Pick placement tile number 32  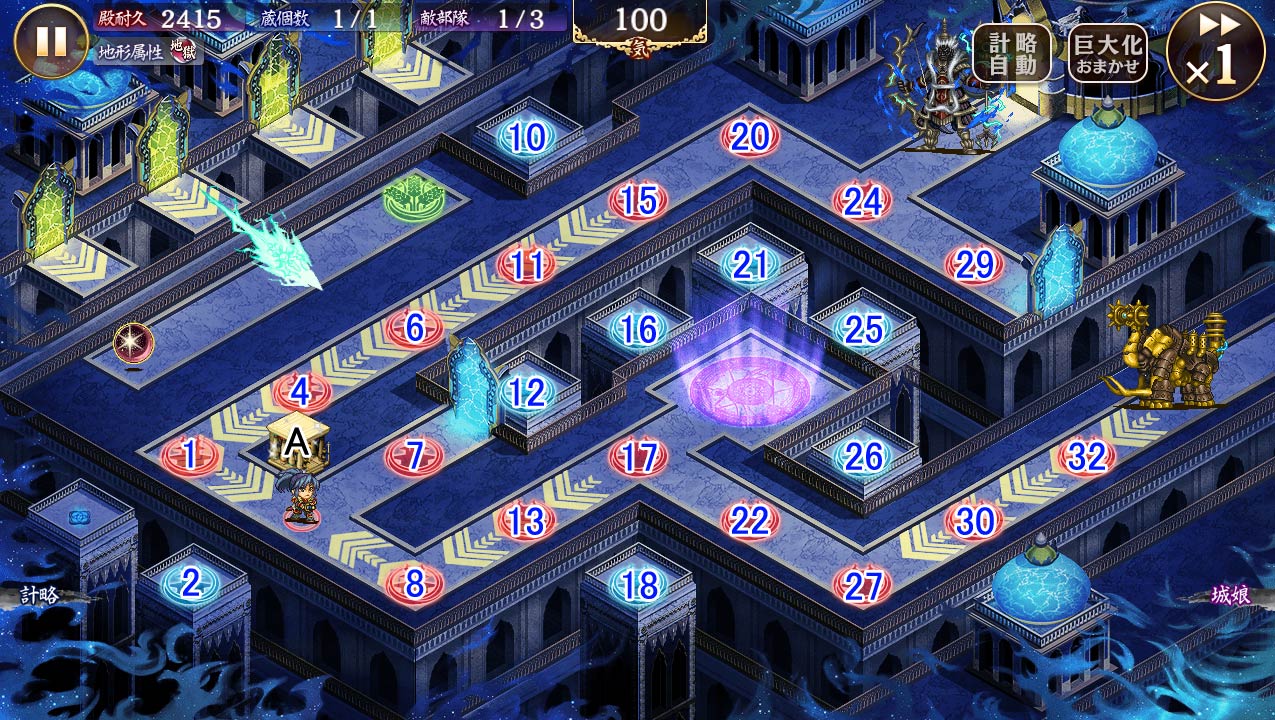click(x=1086, y=457)
